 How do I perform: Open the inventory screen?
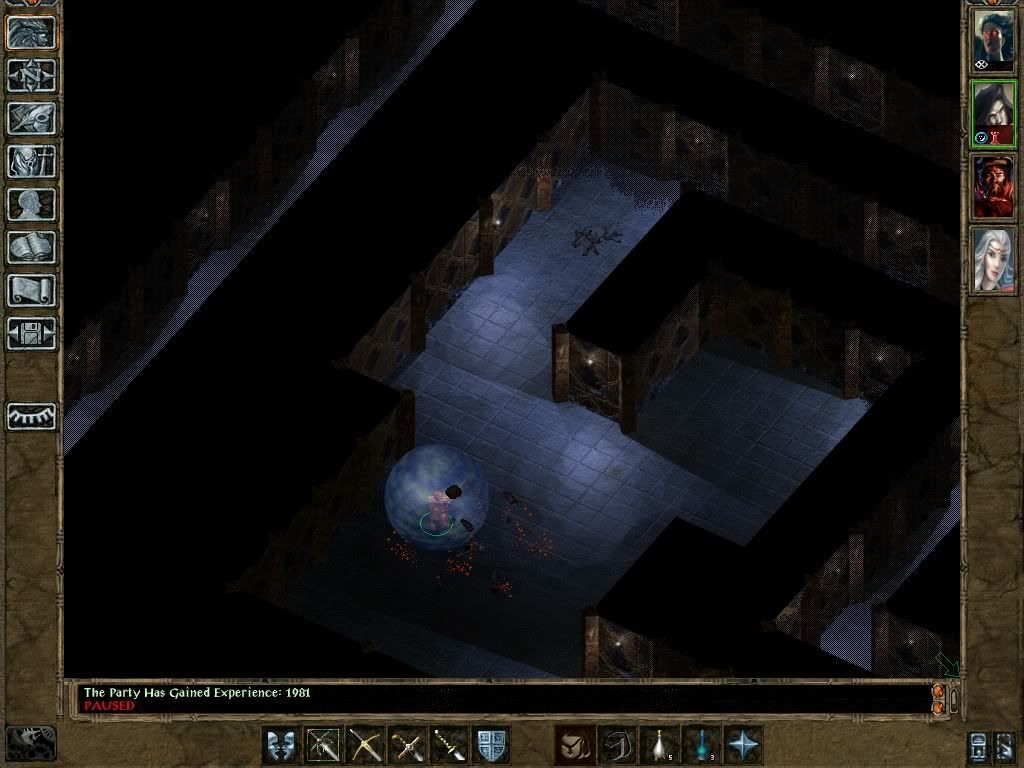(x=31, y=160)
